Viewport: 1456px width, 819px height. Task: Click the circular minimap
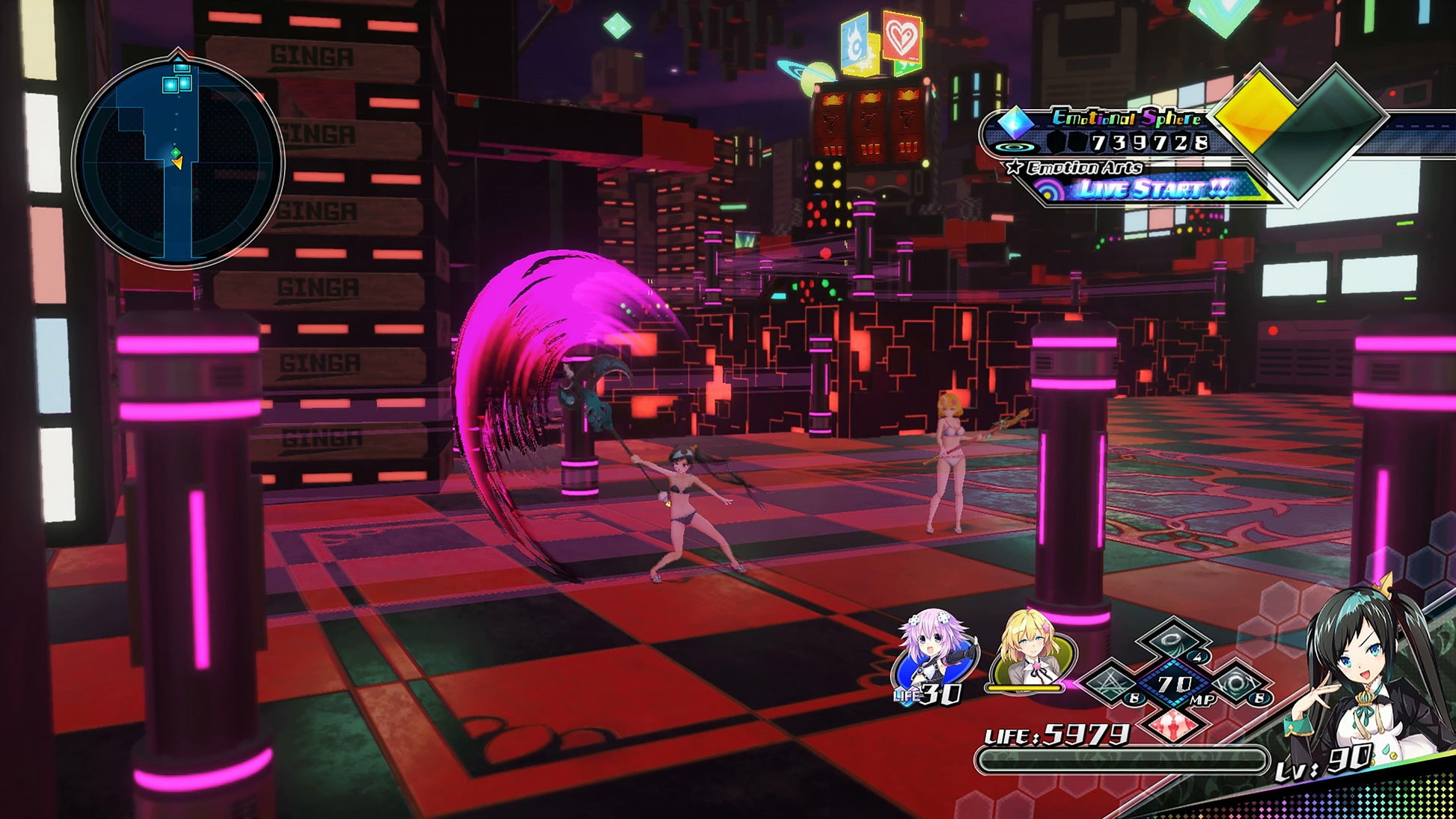pyautogui.click(x=178, y=162)
